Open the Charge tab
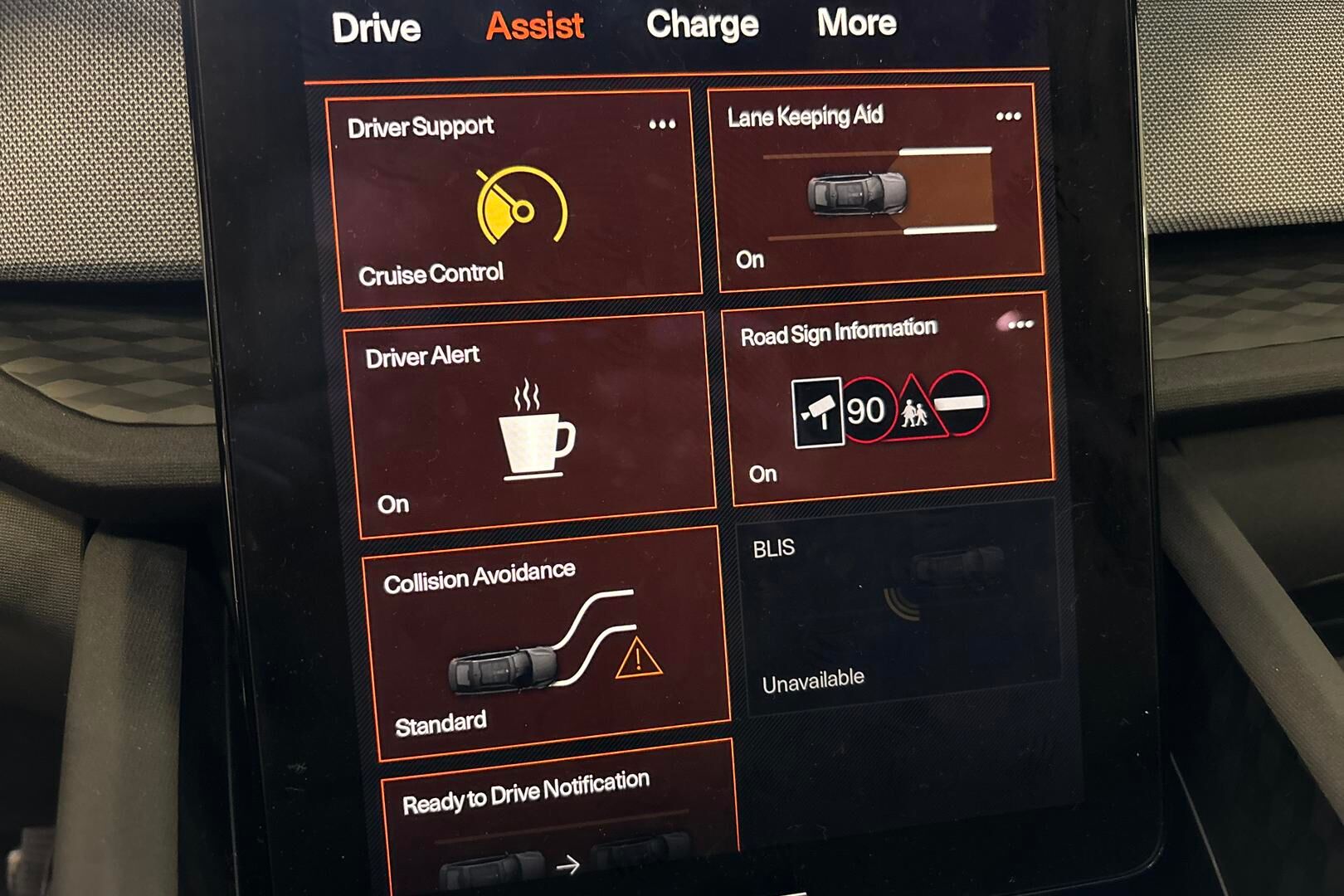The width and height of the screenshot is (1344, 896). click(x=702, y=24)
